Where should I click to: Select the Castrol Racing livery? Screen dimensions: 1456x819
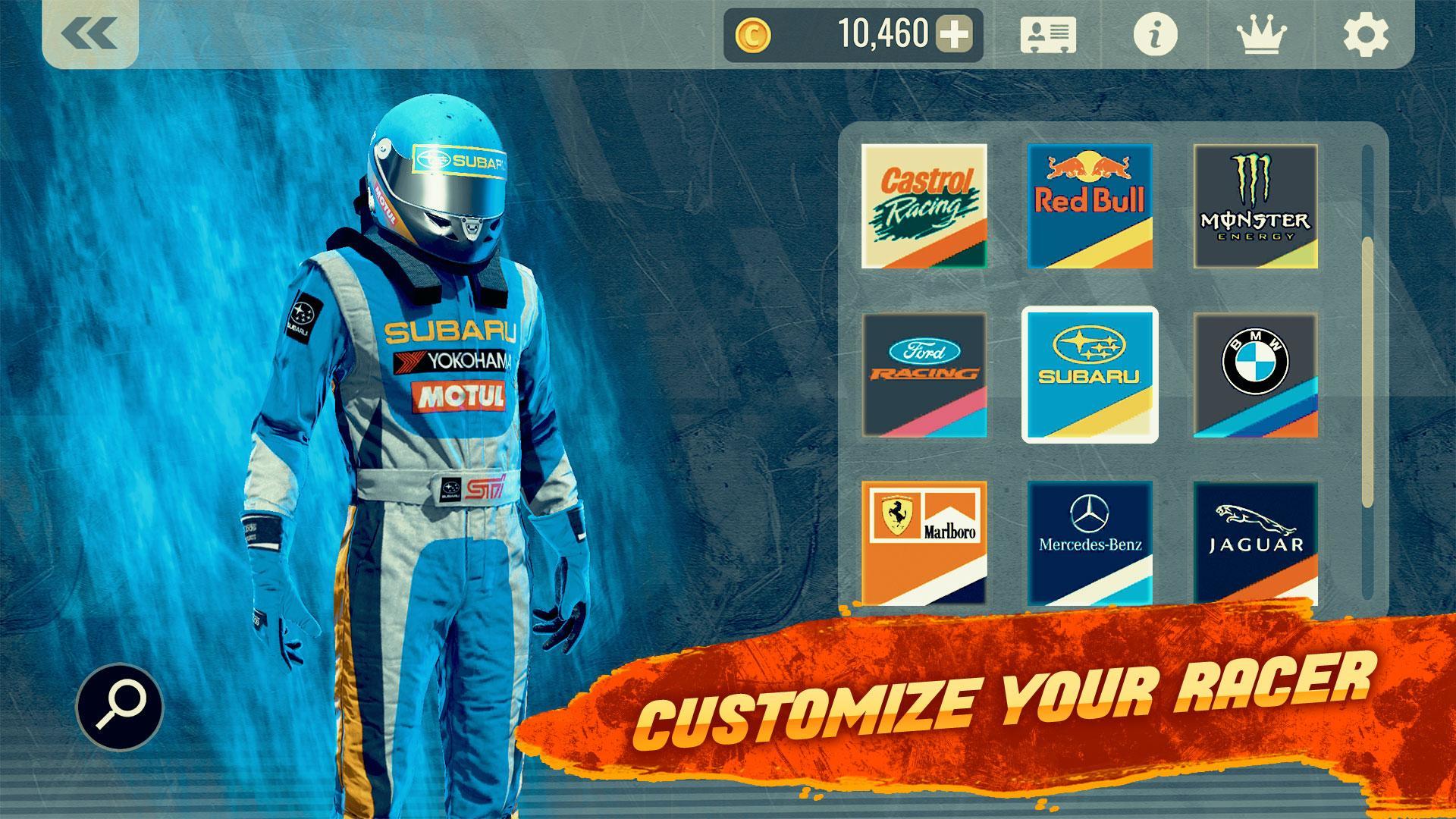point(925,205)
